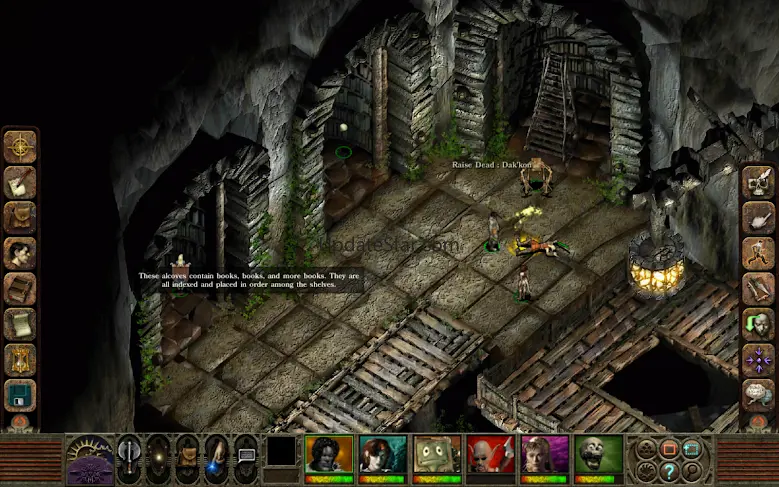Select the floating skull party portrait
779x487 pixels.
pyautogui.click(x=599, y=453)
